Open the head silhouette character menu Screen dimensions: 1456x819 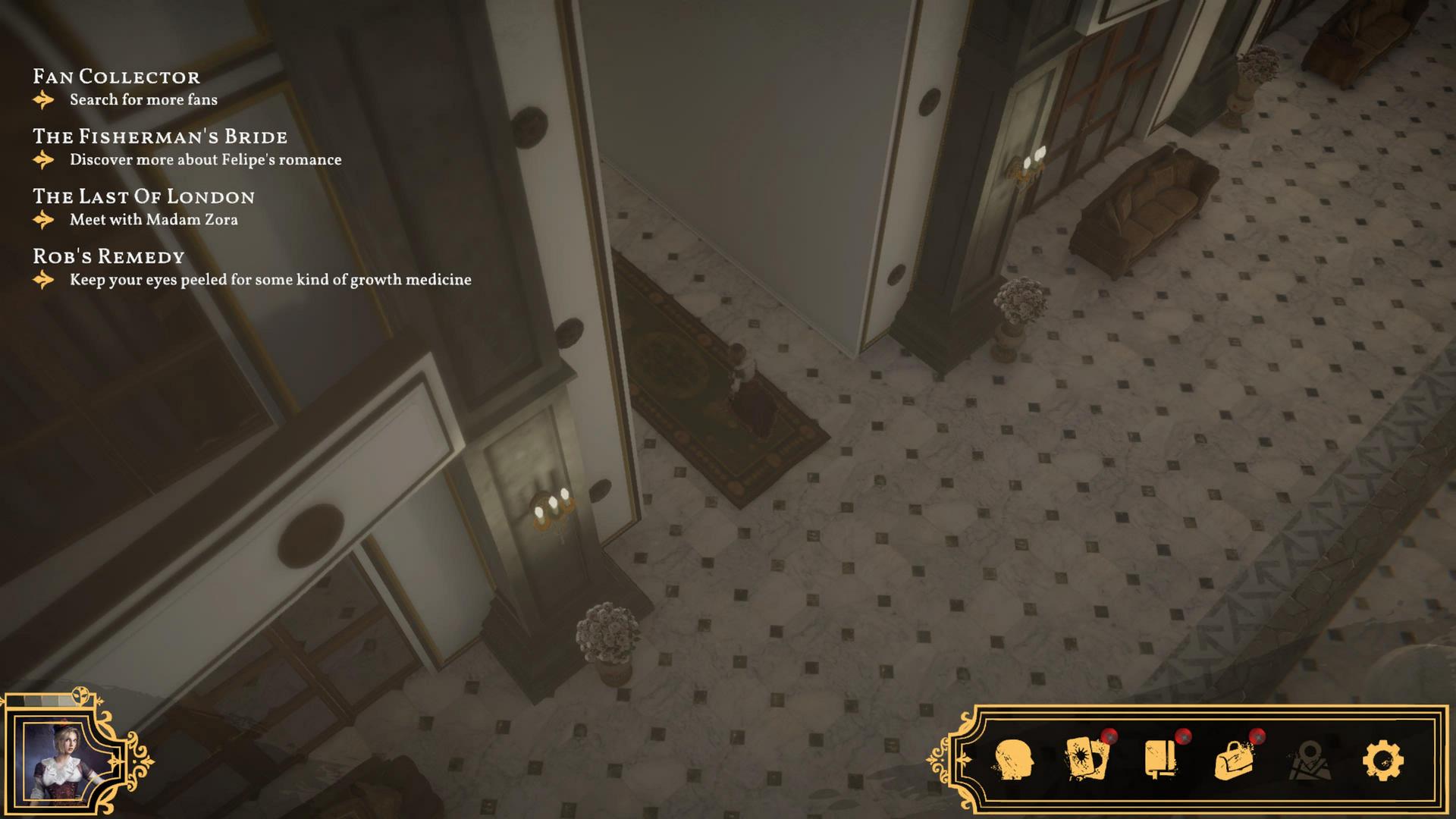point(1012,760)
